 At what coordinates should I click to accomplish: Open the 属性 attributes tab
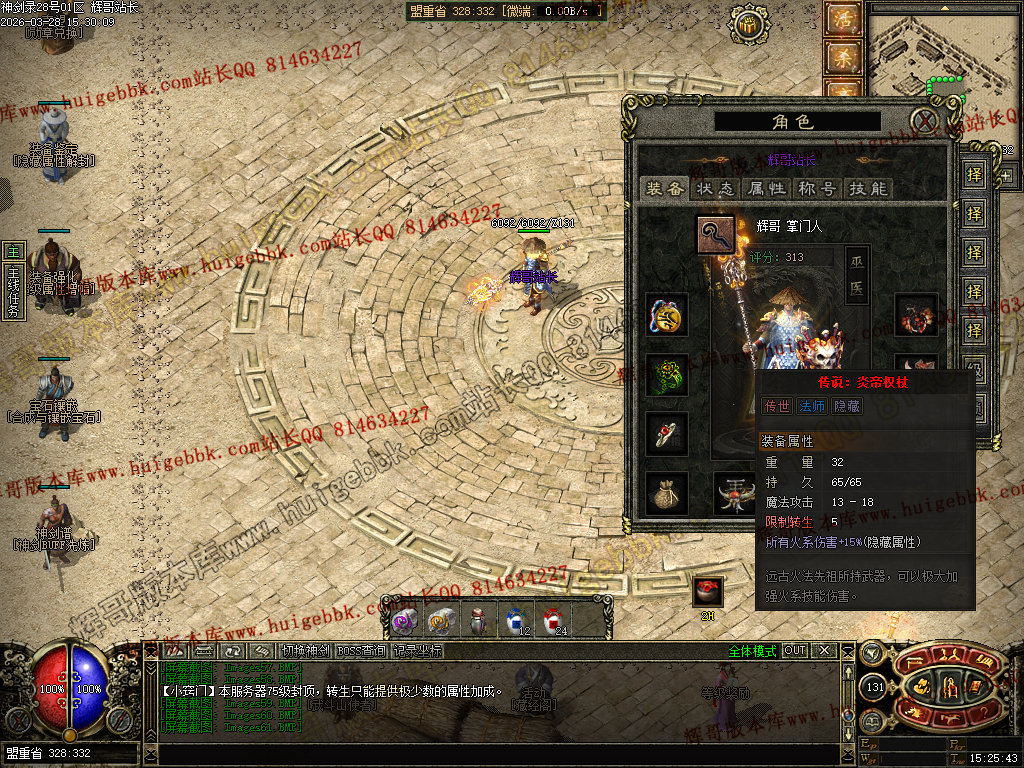tap(766, 188)
